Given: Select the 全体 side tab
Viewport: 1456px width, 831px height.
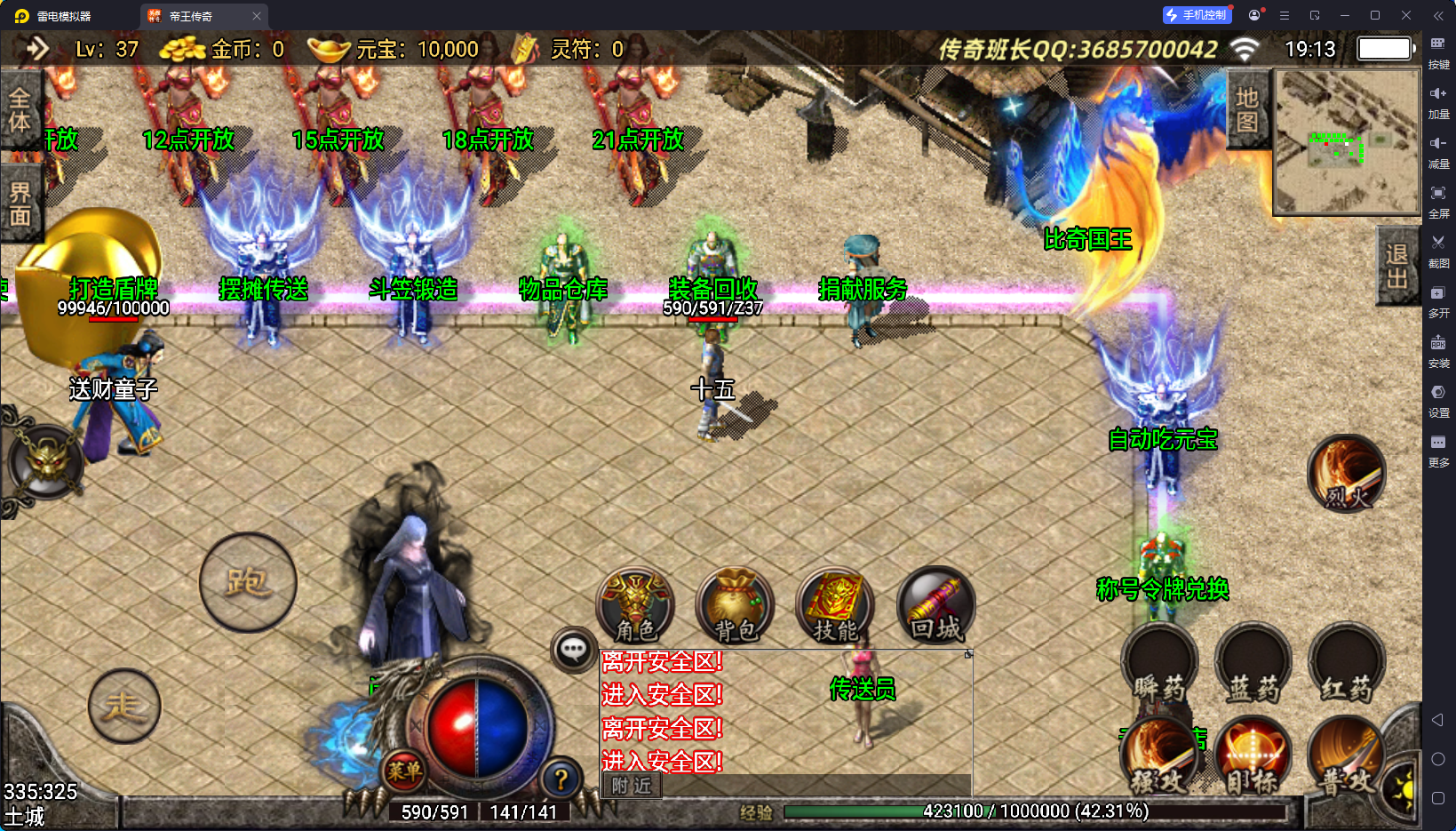Looking at the screenshot, I should point(20,110).
